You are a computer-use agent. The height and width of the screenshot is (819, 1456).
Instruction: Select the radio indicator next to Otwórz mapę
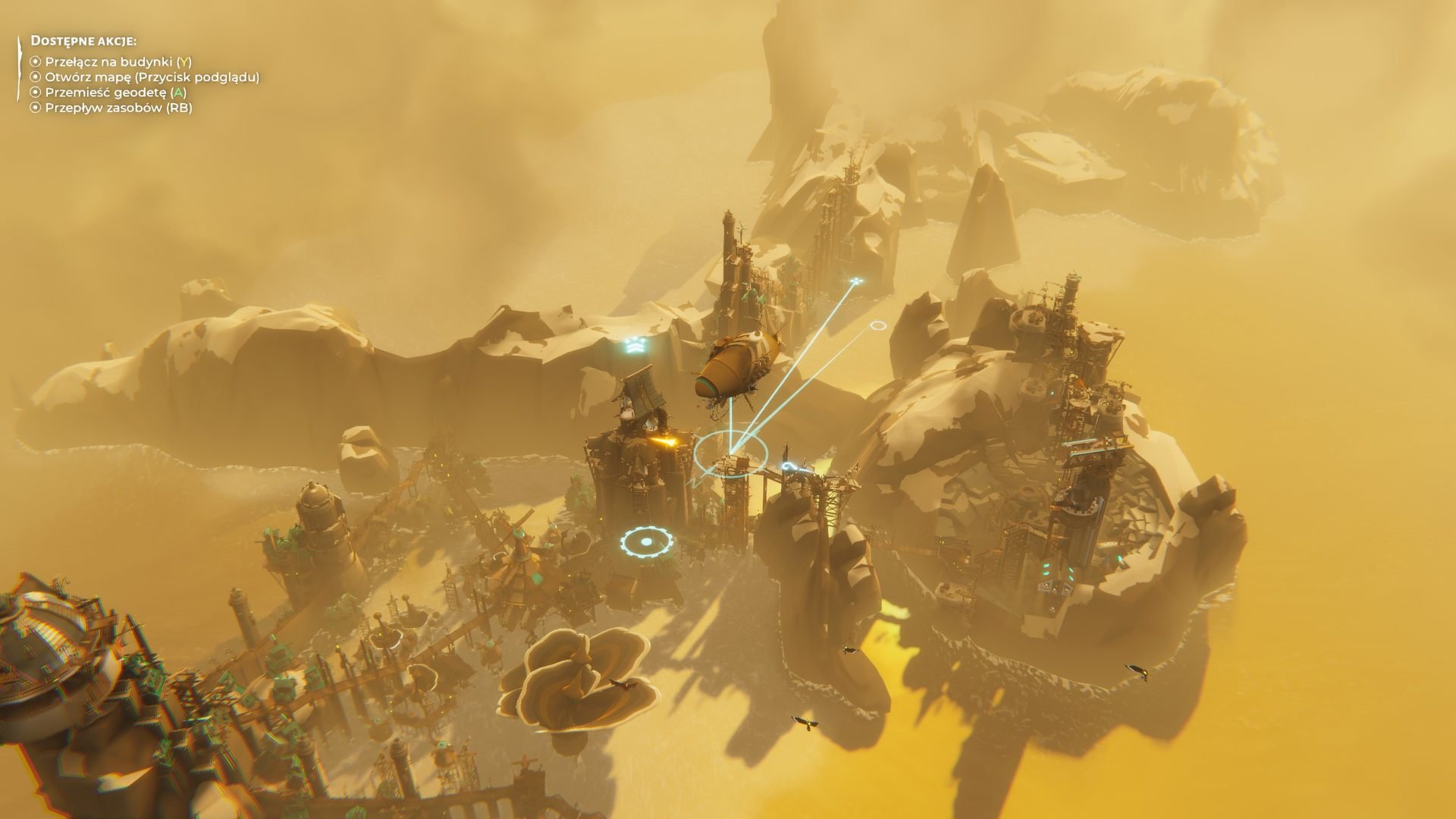[34, 77]
